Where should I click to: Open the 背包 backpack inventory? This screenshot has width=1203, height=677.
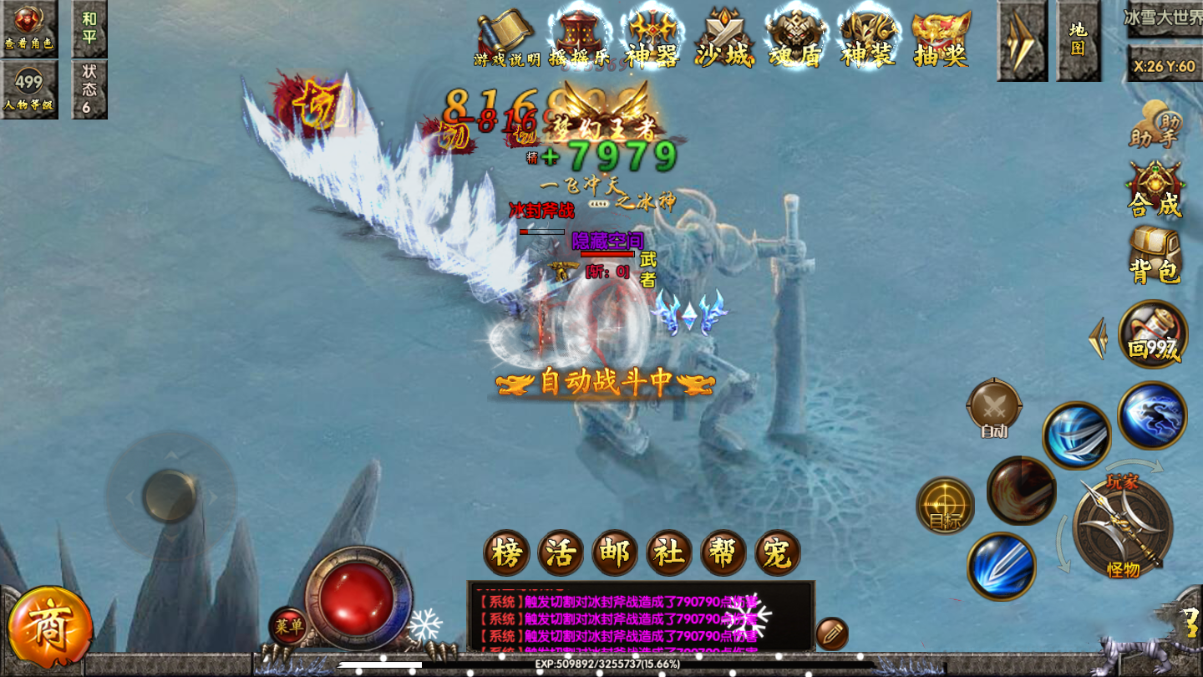click(x=1155, y=255)
